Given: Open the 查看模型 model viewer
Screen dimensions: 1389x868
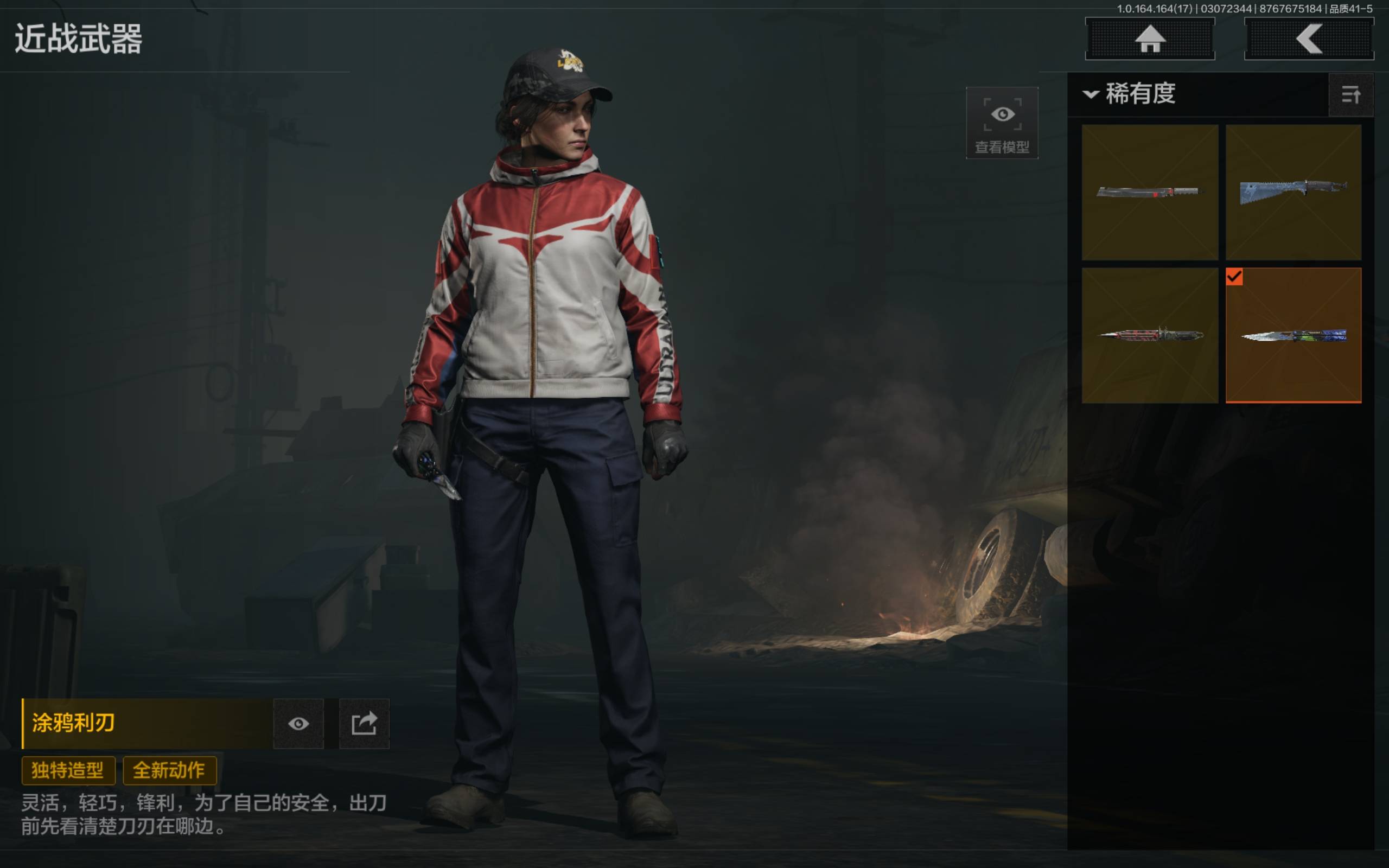Looking at the screenshot, I should (1002, 123).
